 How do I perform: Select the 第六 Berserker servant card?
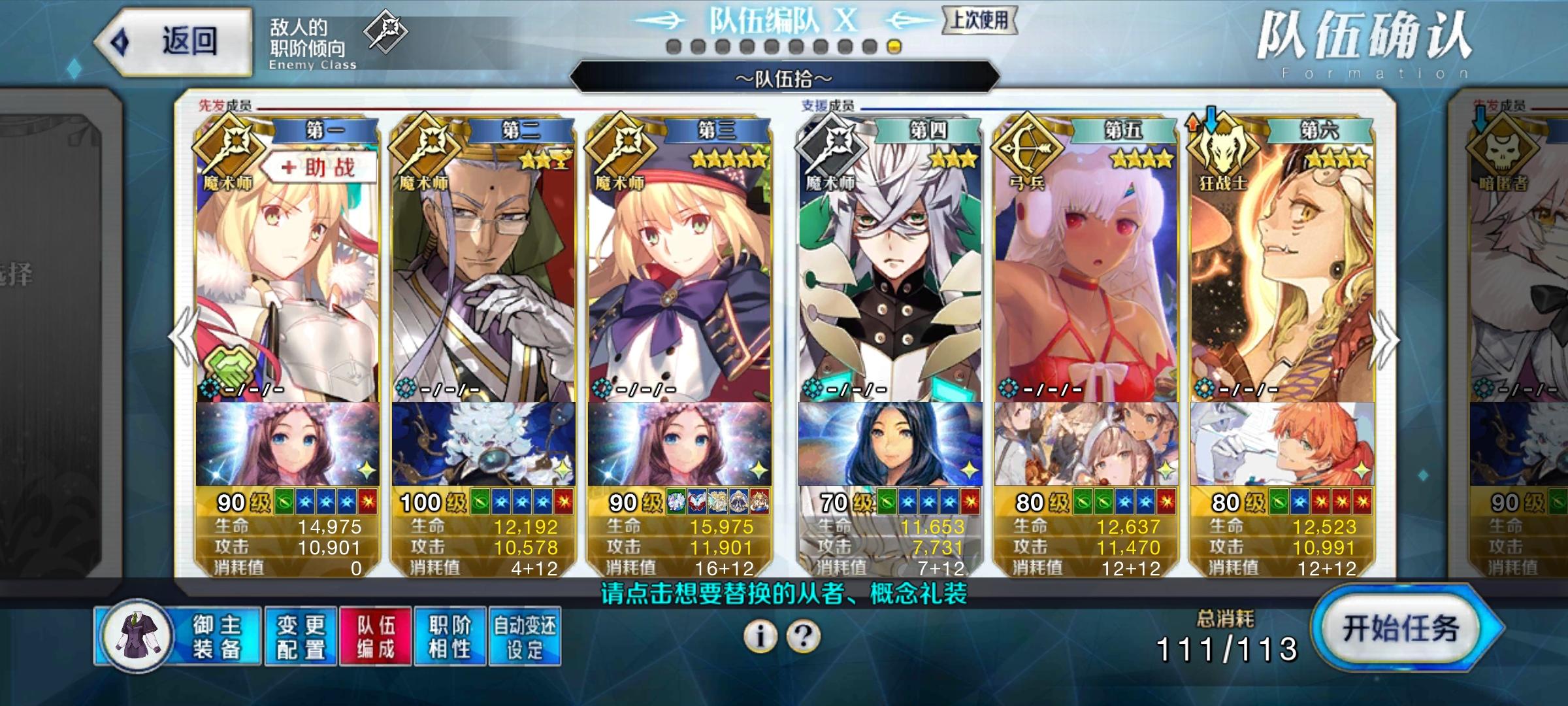coord(1282,275)
